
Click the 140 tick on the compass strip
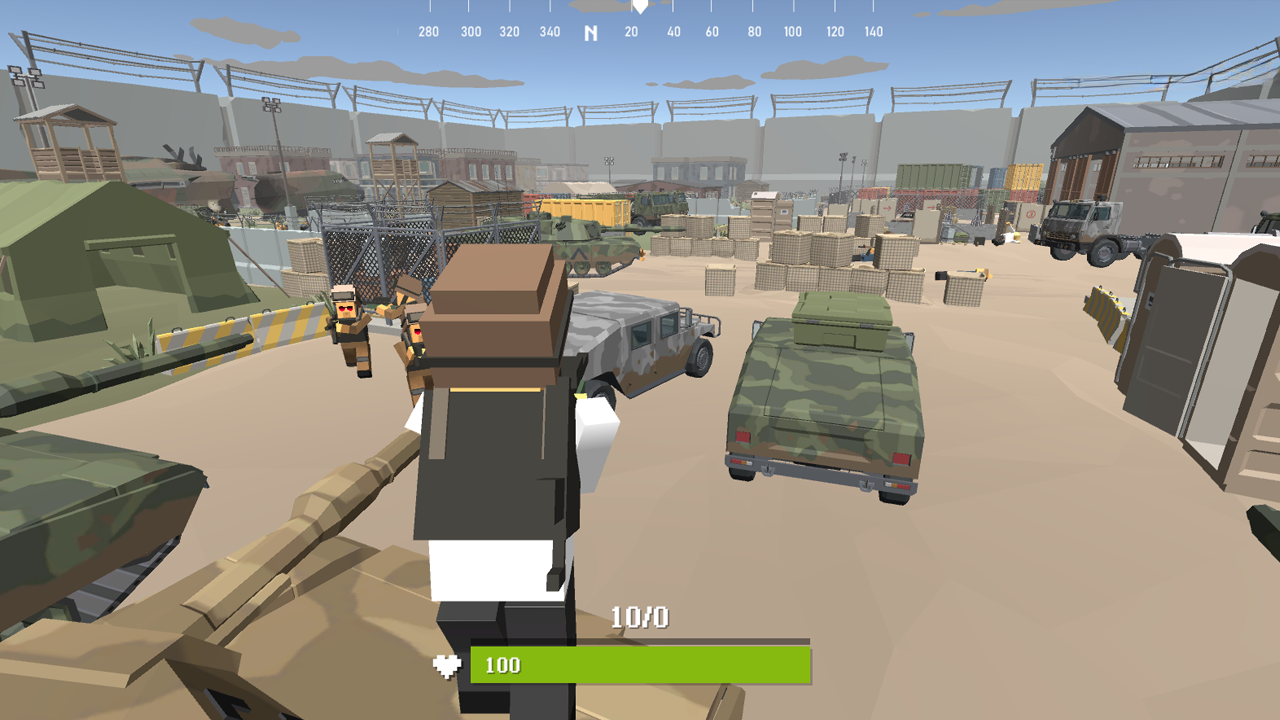pyautogui.click(x=875, y=31)
